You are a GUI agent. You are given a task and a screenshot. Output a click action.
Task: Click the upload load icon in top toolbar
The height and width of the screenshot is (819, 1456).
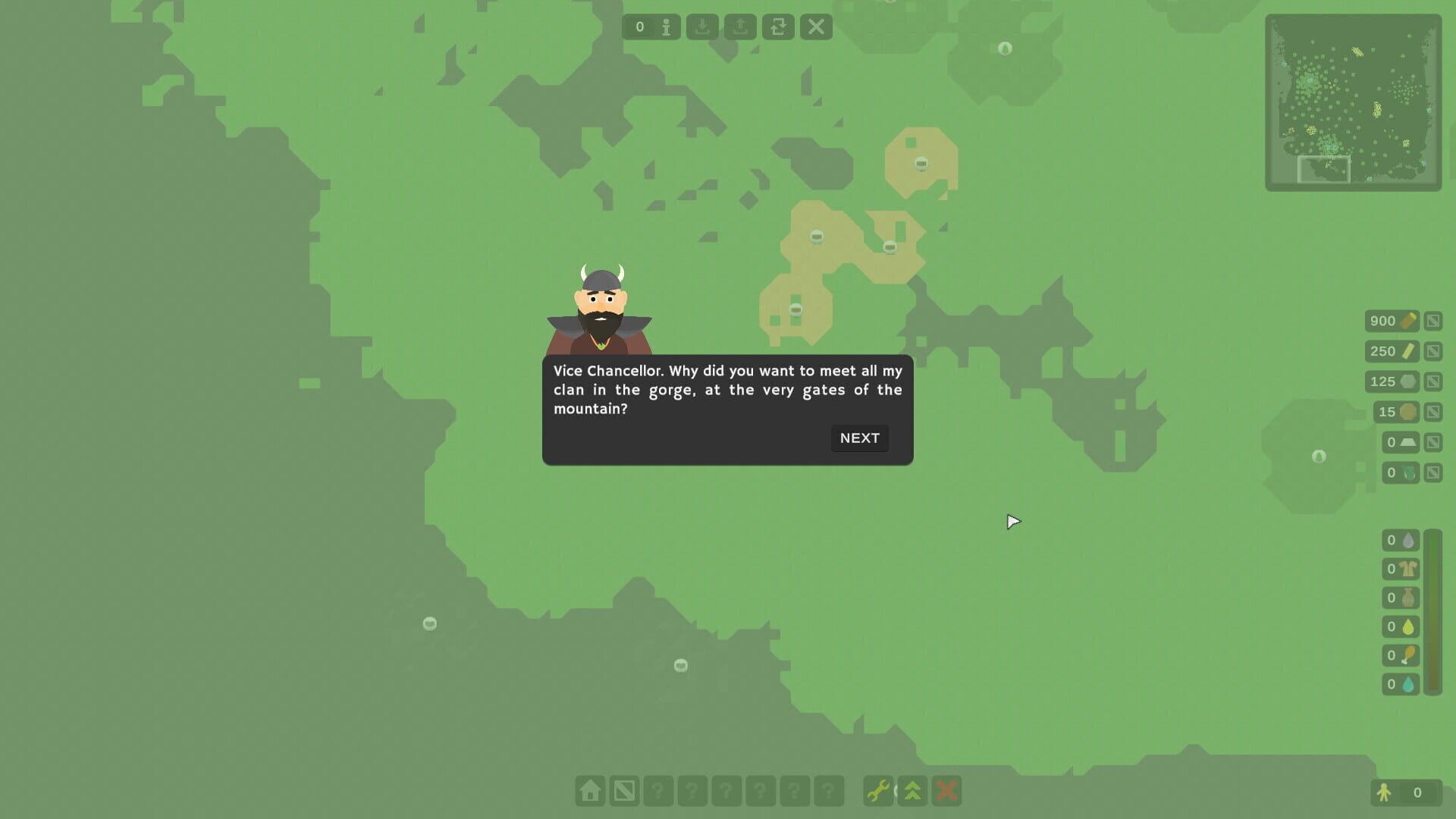coord(740,27)
